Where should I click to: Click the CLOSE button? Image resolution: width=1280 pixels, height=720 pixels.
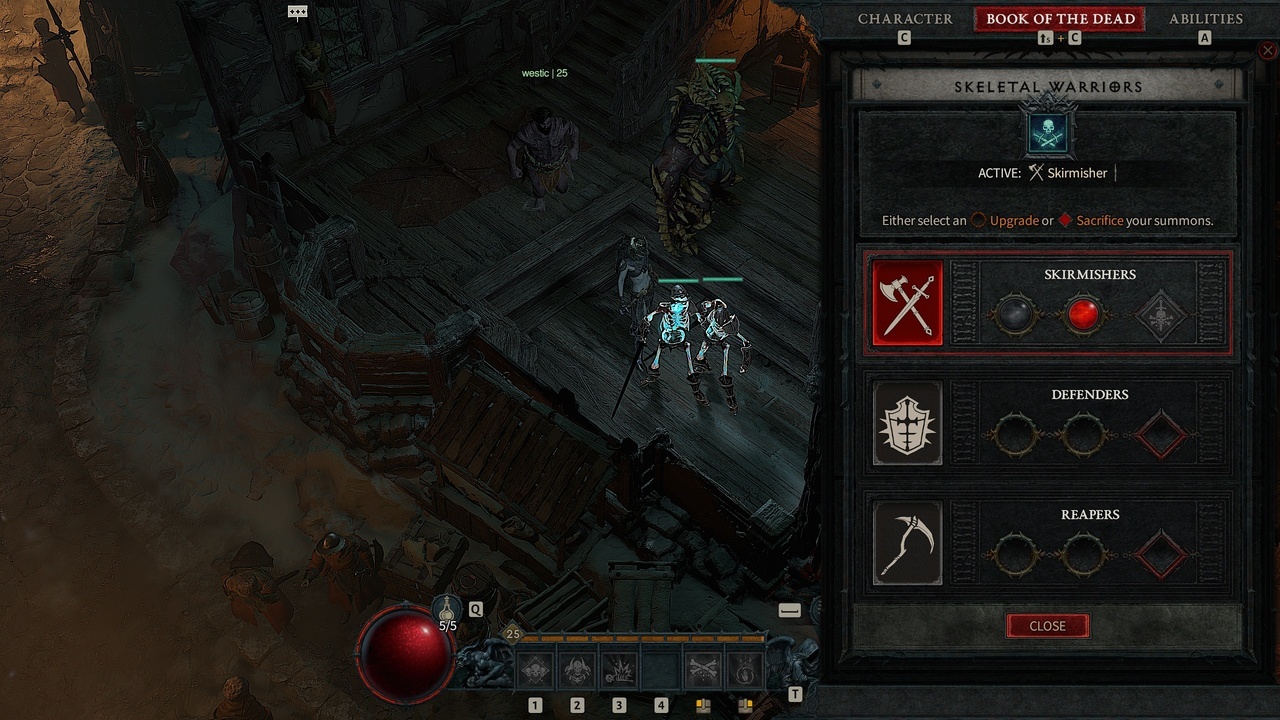[x=1047, y=625]
